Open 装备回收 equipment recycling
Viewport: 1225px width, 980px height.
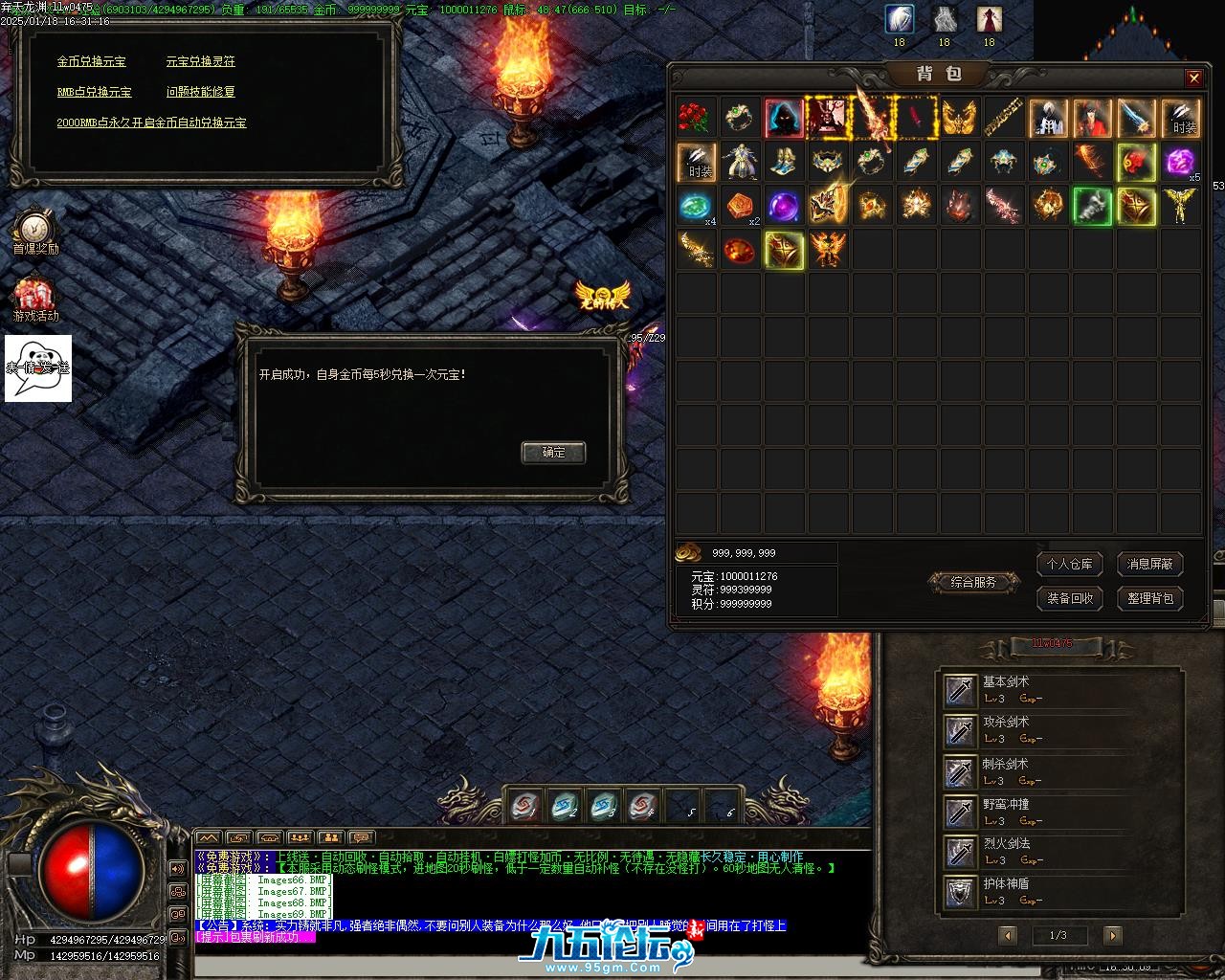pos(1069,598)
